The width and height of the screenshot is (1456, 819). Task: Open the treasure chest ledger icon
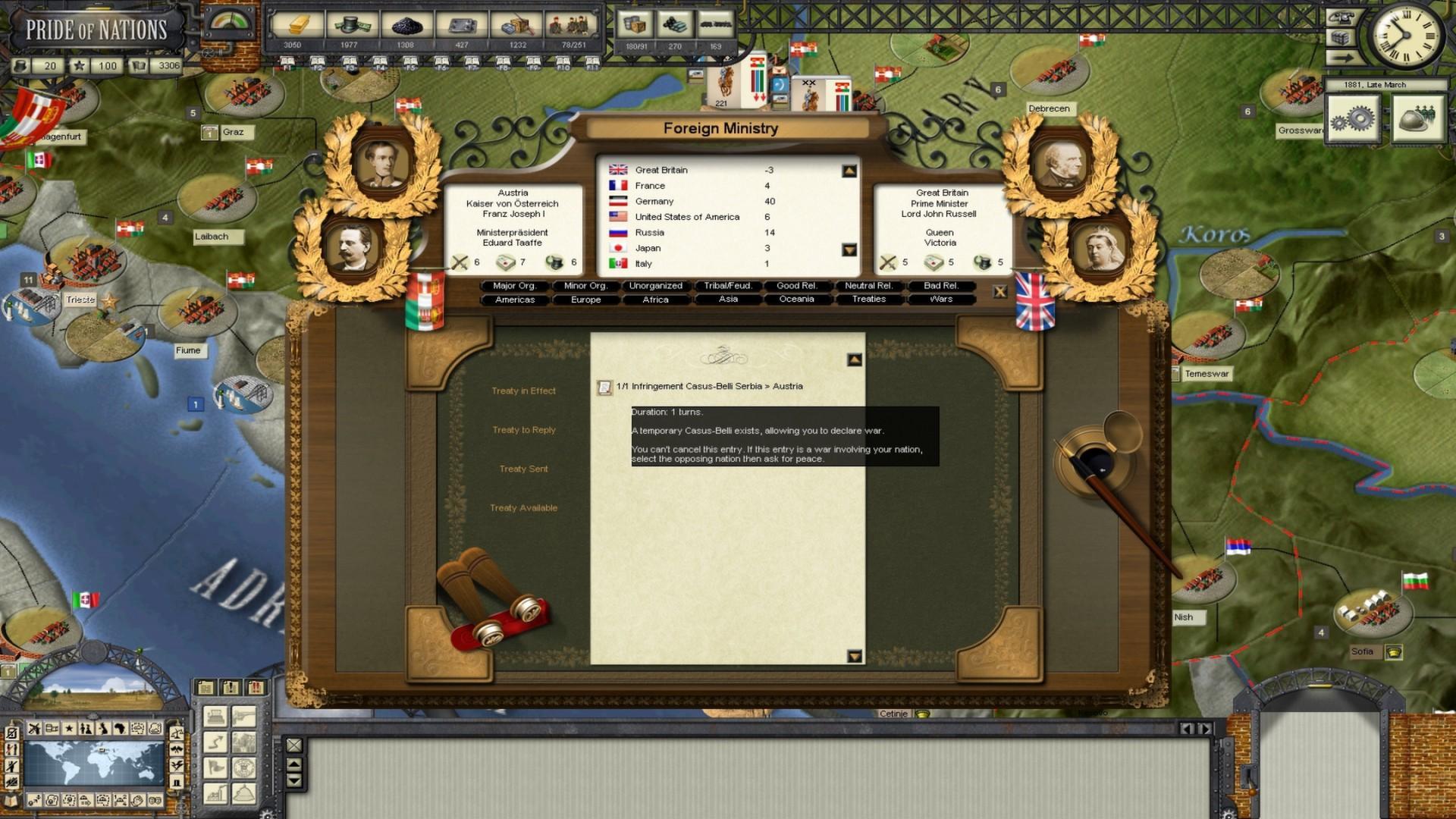click(1341, 38)
